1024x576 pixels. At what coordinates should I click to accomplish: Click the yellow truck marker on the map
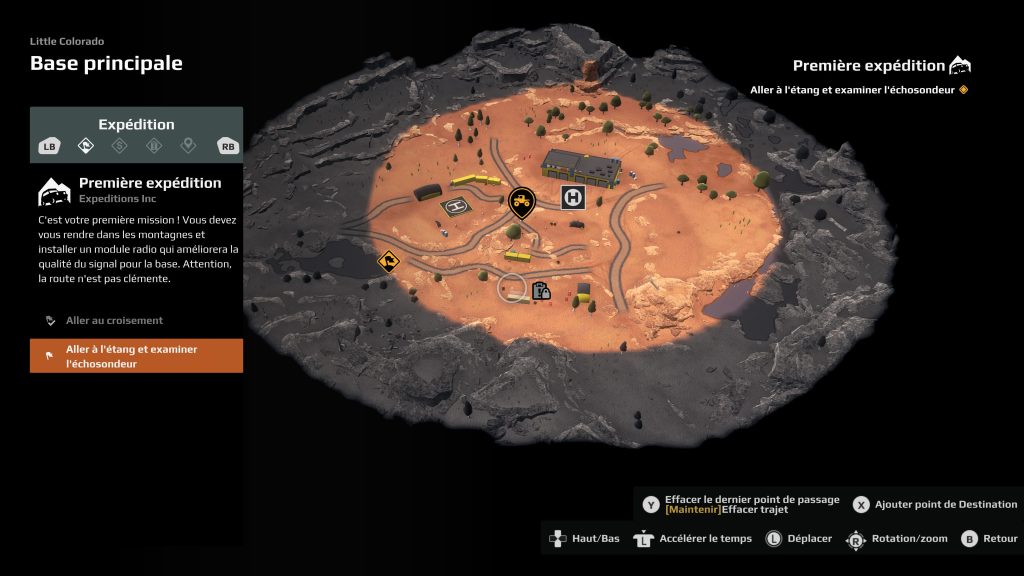[x=521, y=202]
